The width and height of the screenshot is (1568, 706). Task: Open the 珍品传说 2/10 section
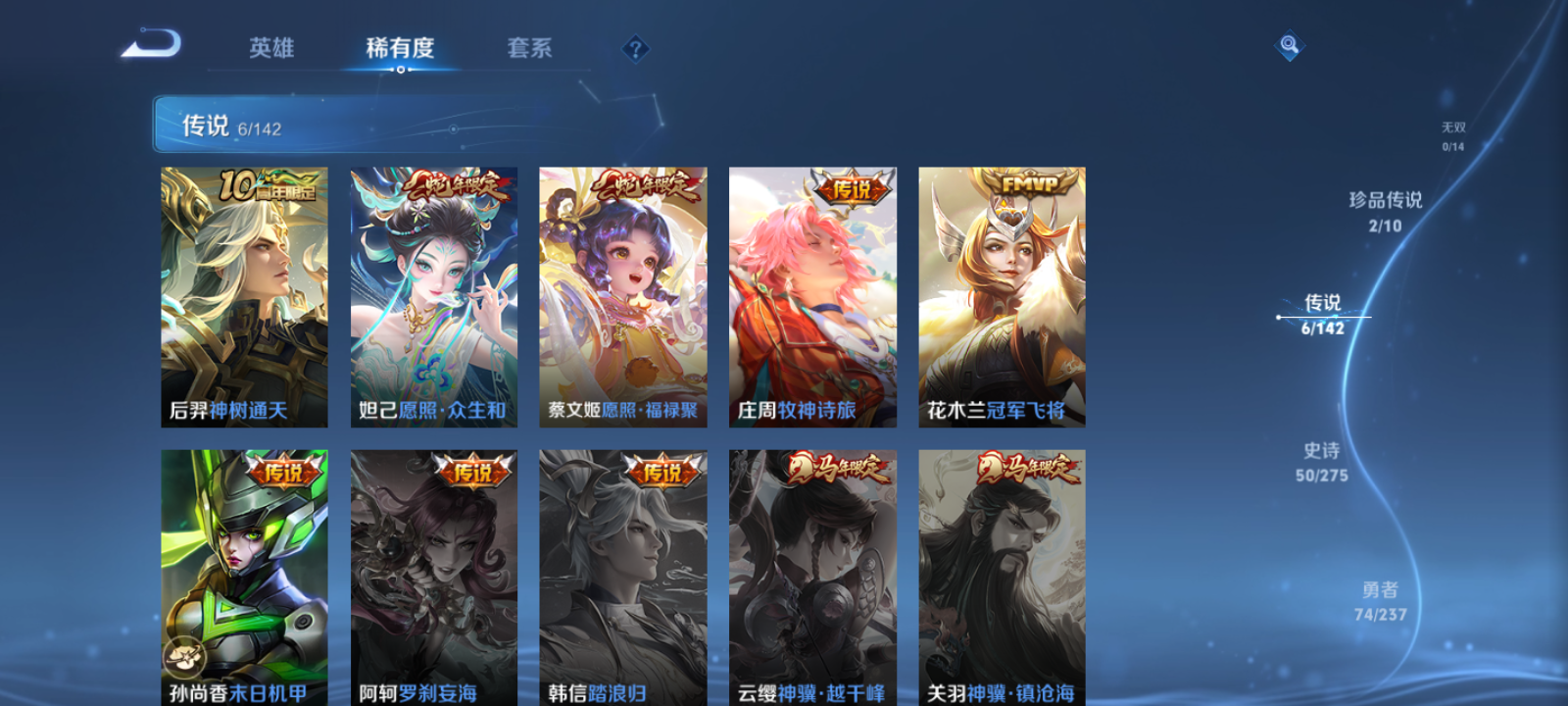1386,207
